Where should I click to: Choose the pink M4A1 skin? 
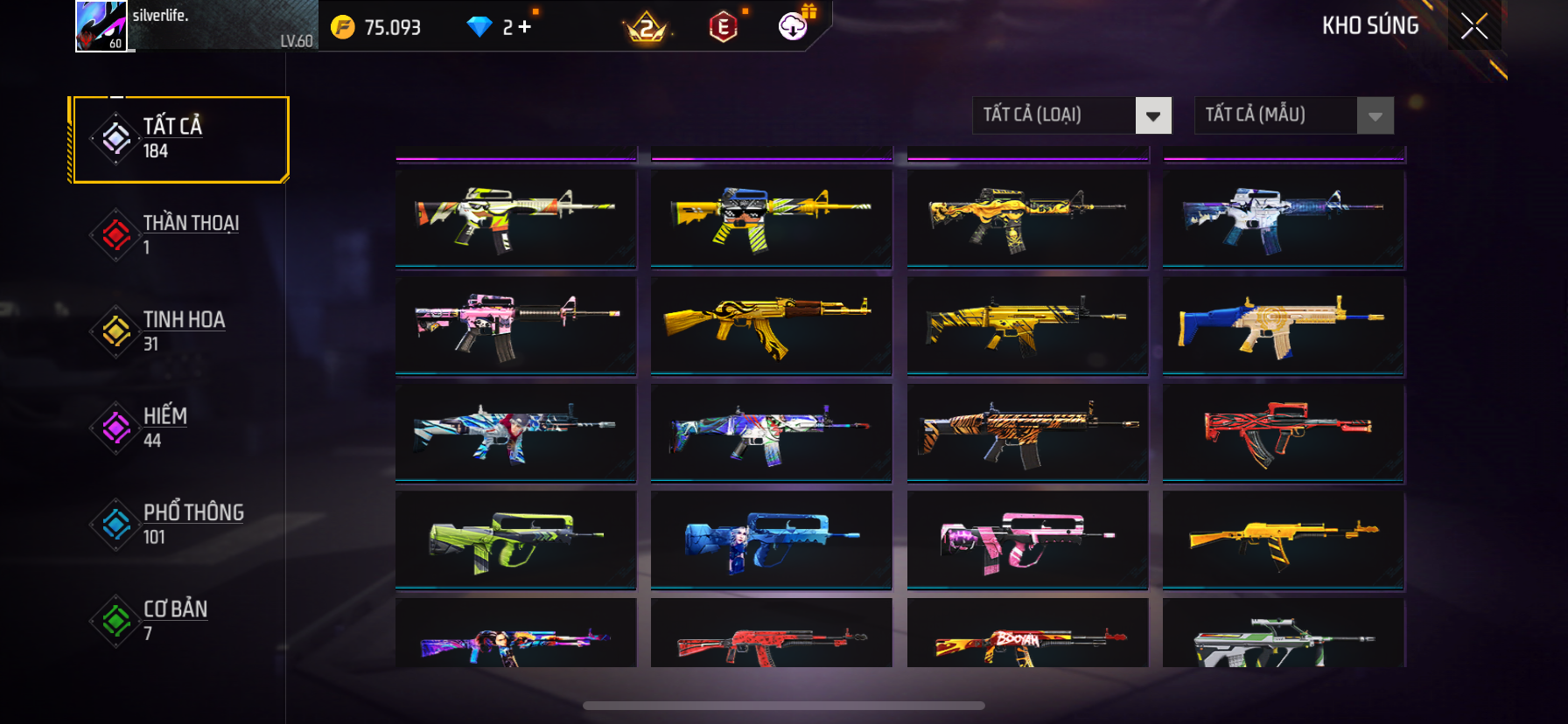pyautogui.click(x=515, y=325)
